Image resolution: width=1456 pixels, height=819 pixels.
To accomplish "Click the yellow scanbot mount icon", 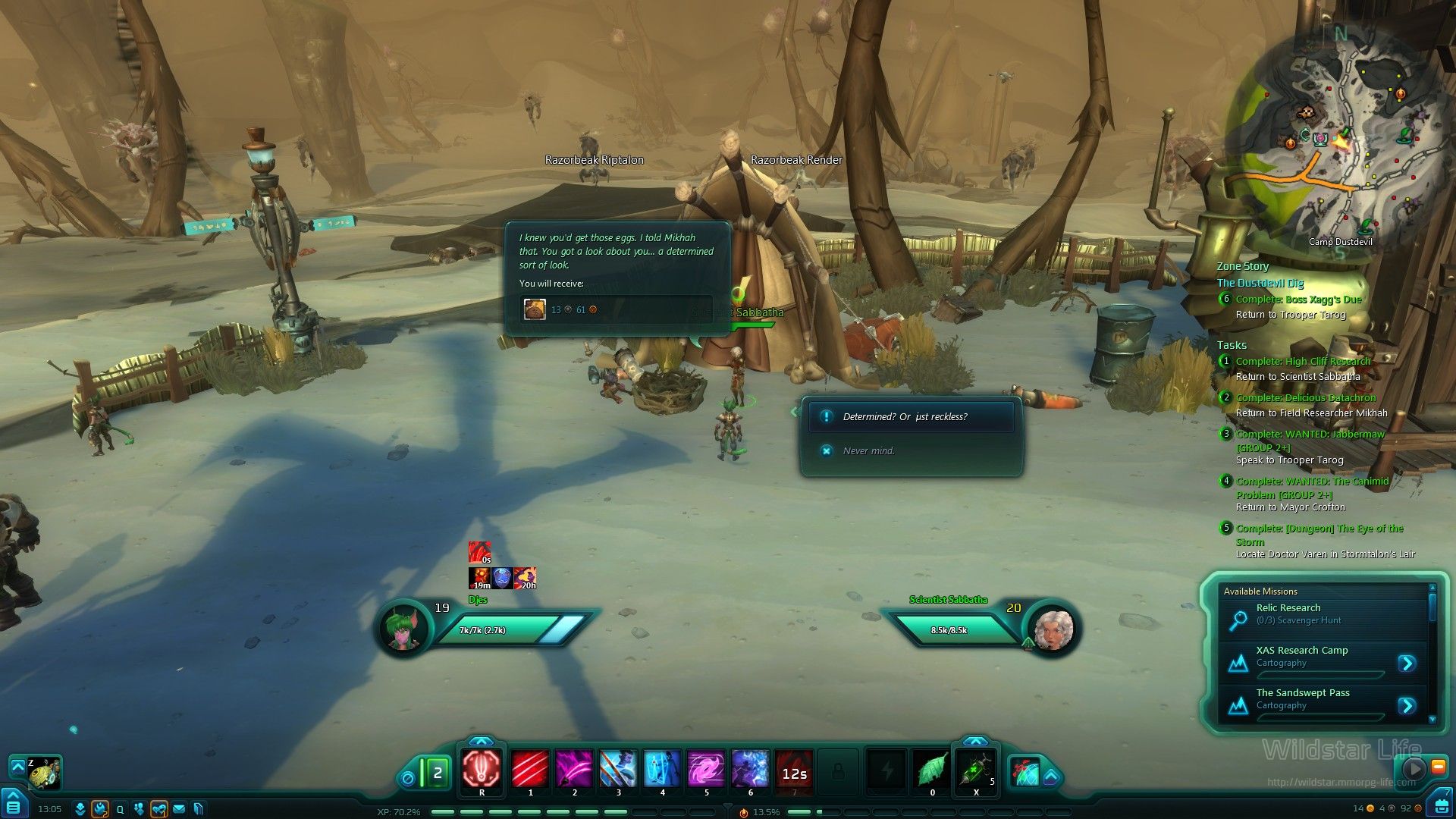I will (x=44, y=772).
